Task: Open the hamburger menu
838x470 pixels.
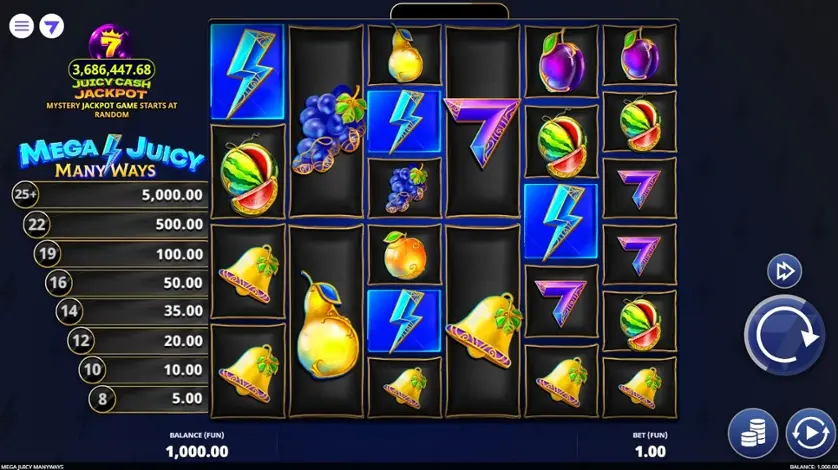Action: pos(22,26)
